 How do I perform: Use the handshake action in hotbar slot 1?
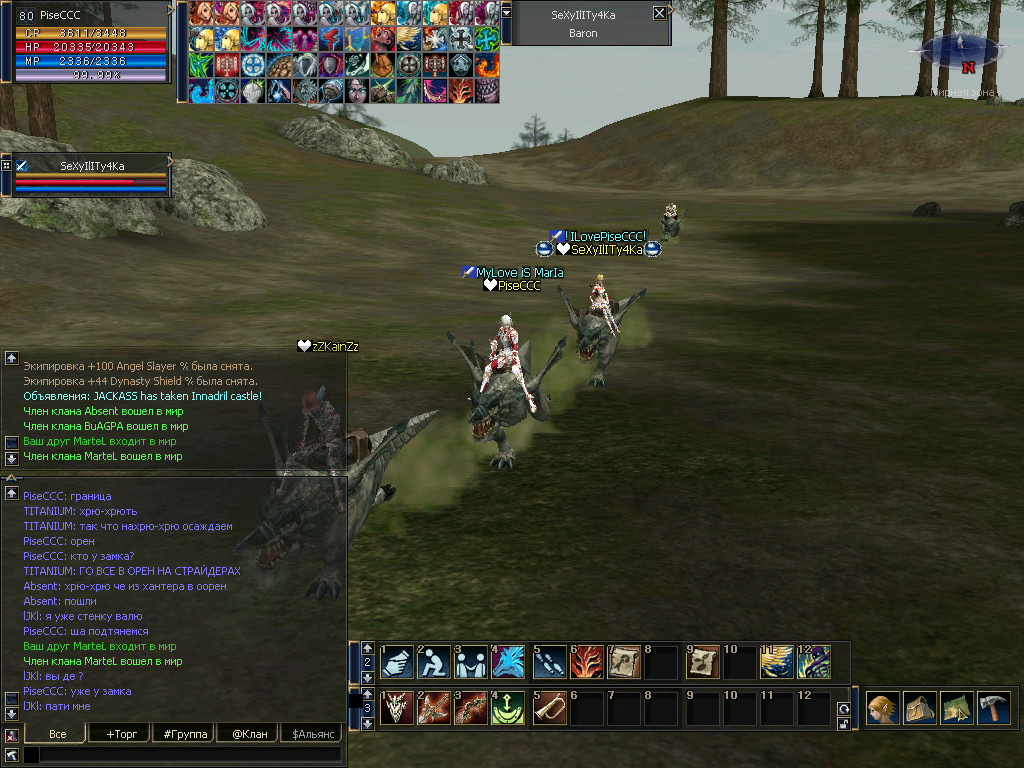[397, 661]
